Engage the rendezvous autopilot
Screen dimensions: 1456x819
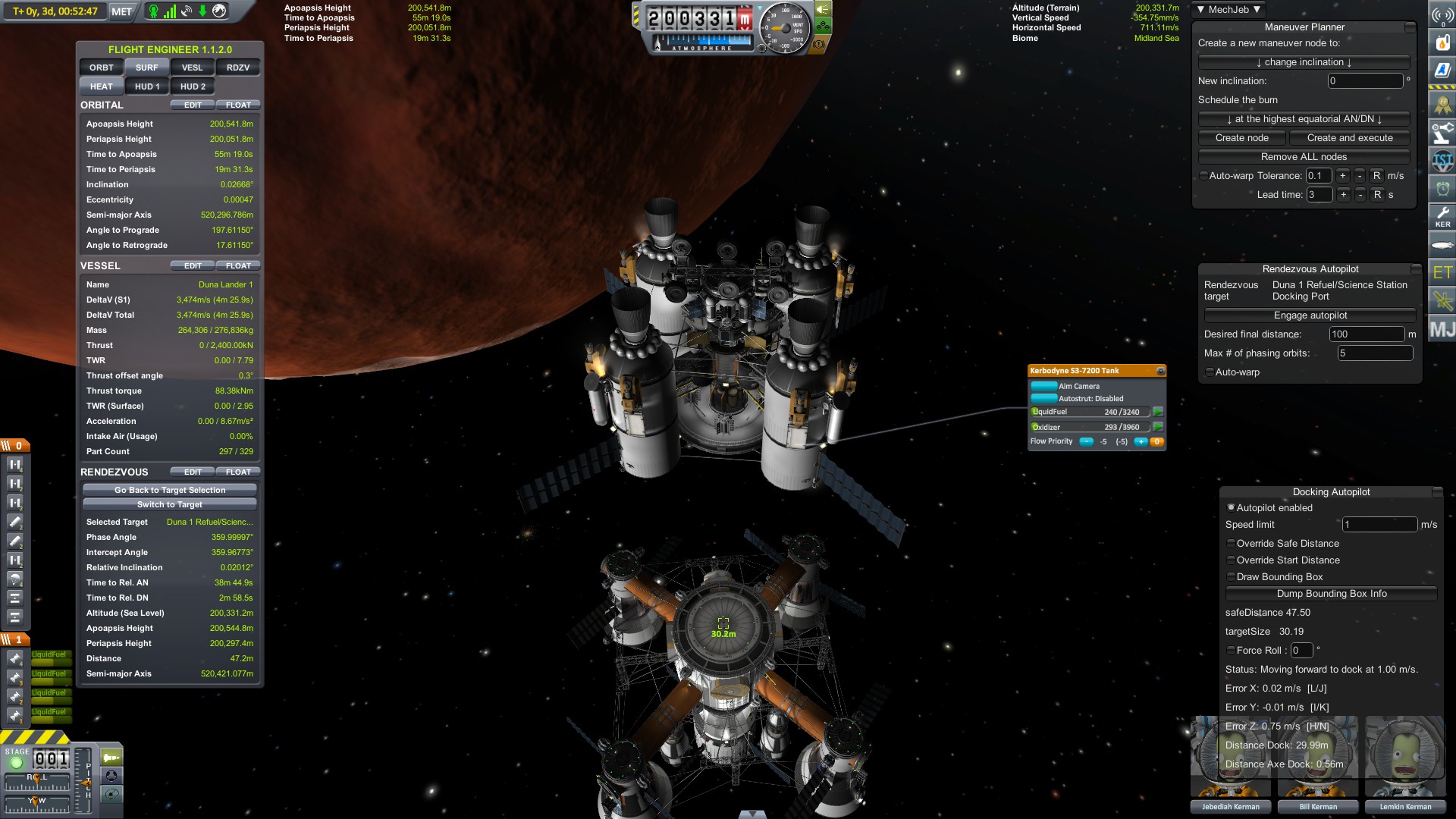1310,315
